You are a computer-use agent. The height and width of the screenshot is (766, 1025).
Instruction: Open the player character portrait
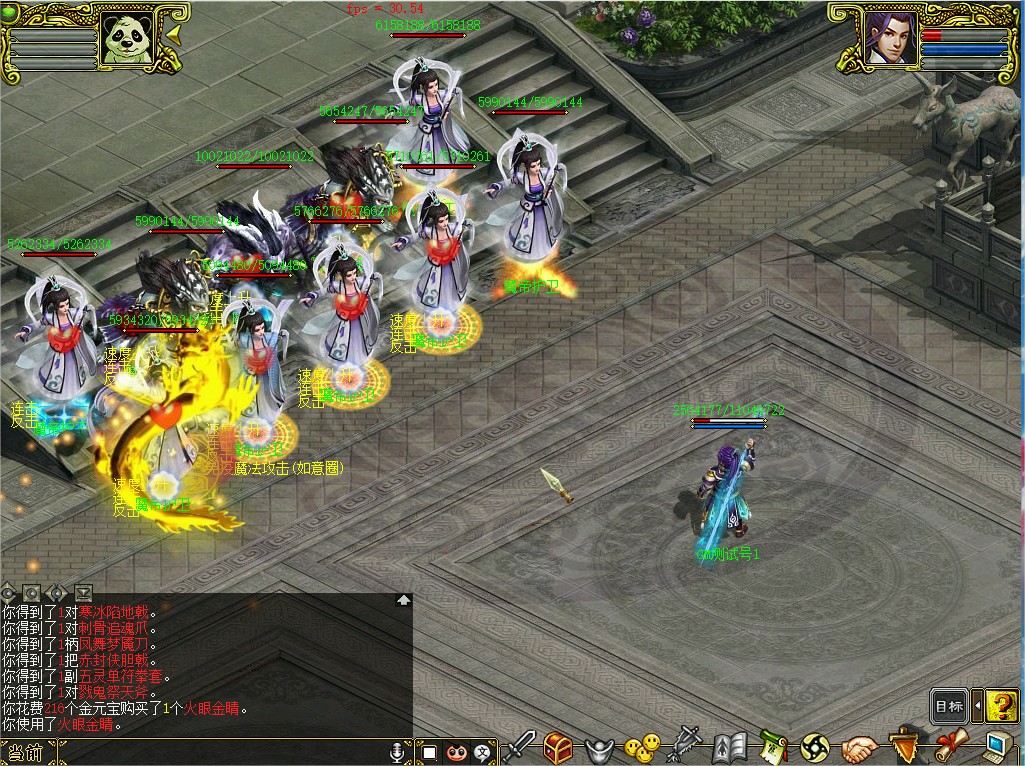888,40
